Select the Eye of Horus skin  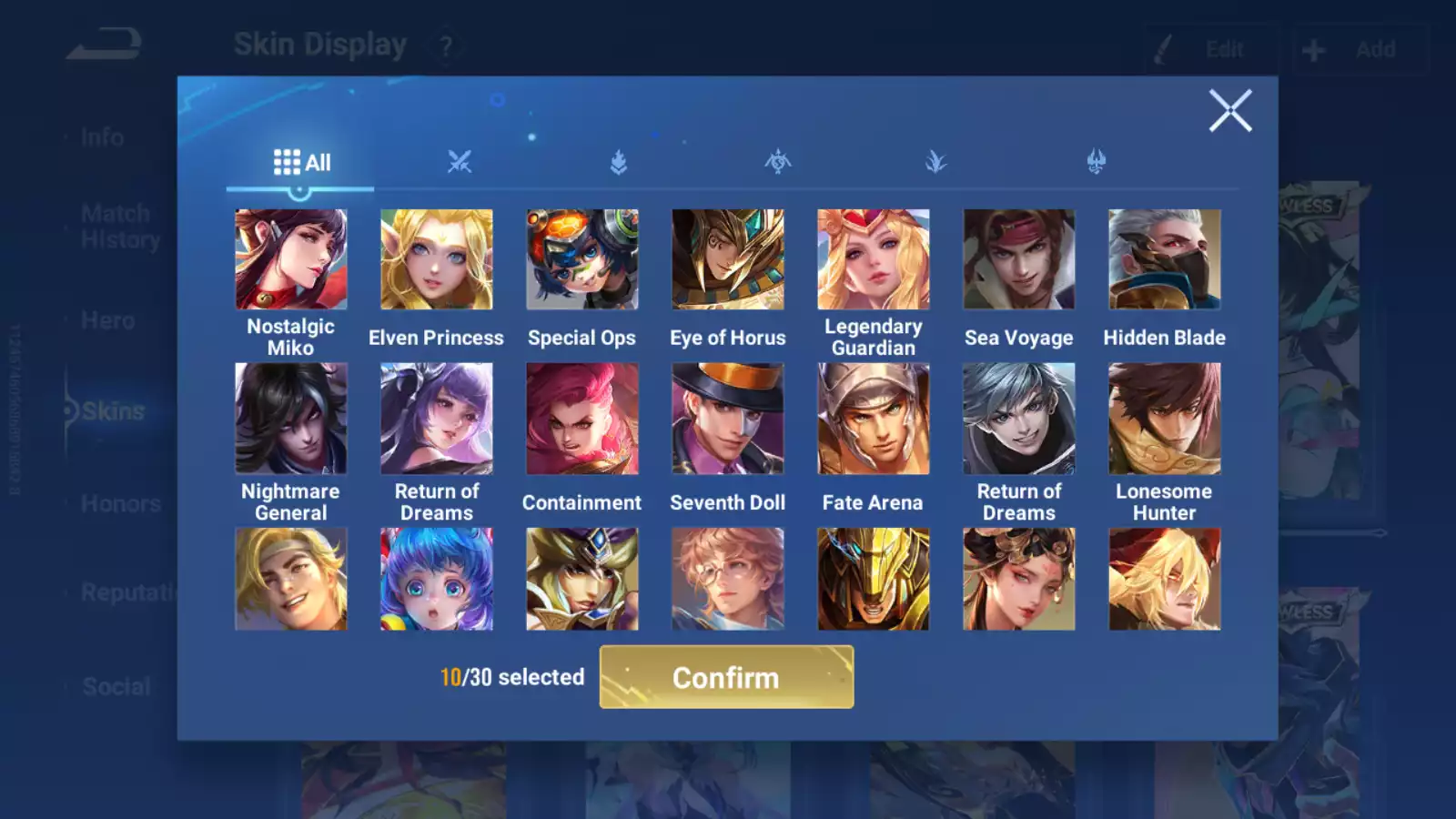728,260
